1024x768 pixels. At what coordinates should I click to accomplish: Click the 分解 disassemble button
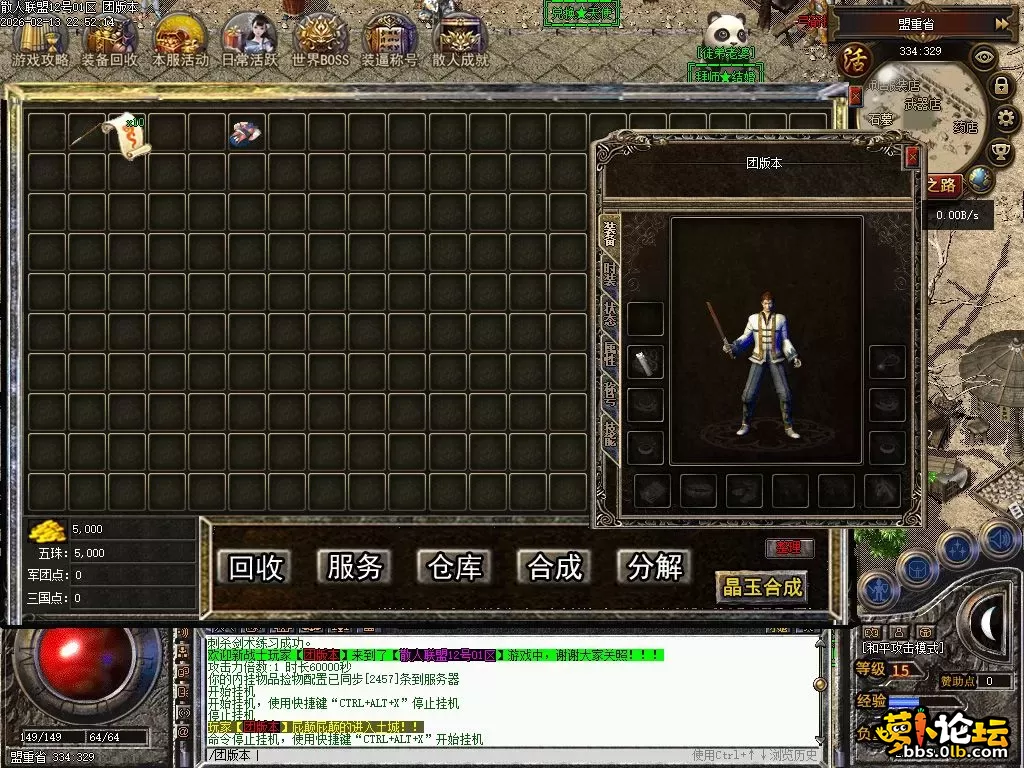pos(655,567)
